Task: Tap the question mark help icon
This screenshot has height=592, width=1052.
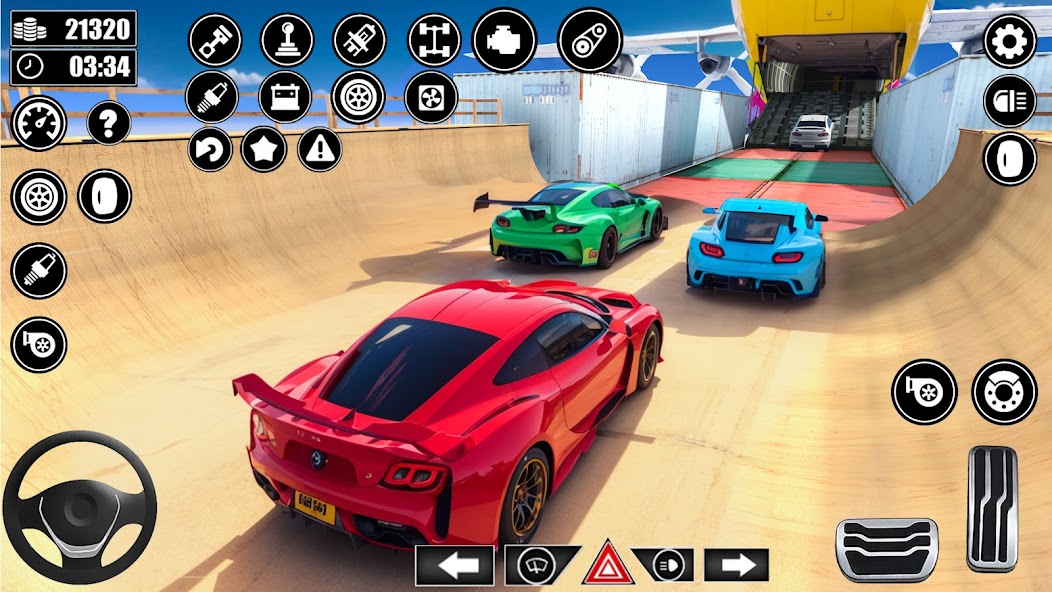Action: point(108,123)
